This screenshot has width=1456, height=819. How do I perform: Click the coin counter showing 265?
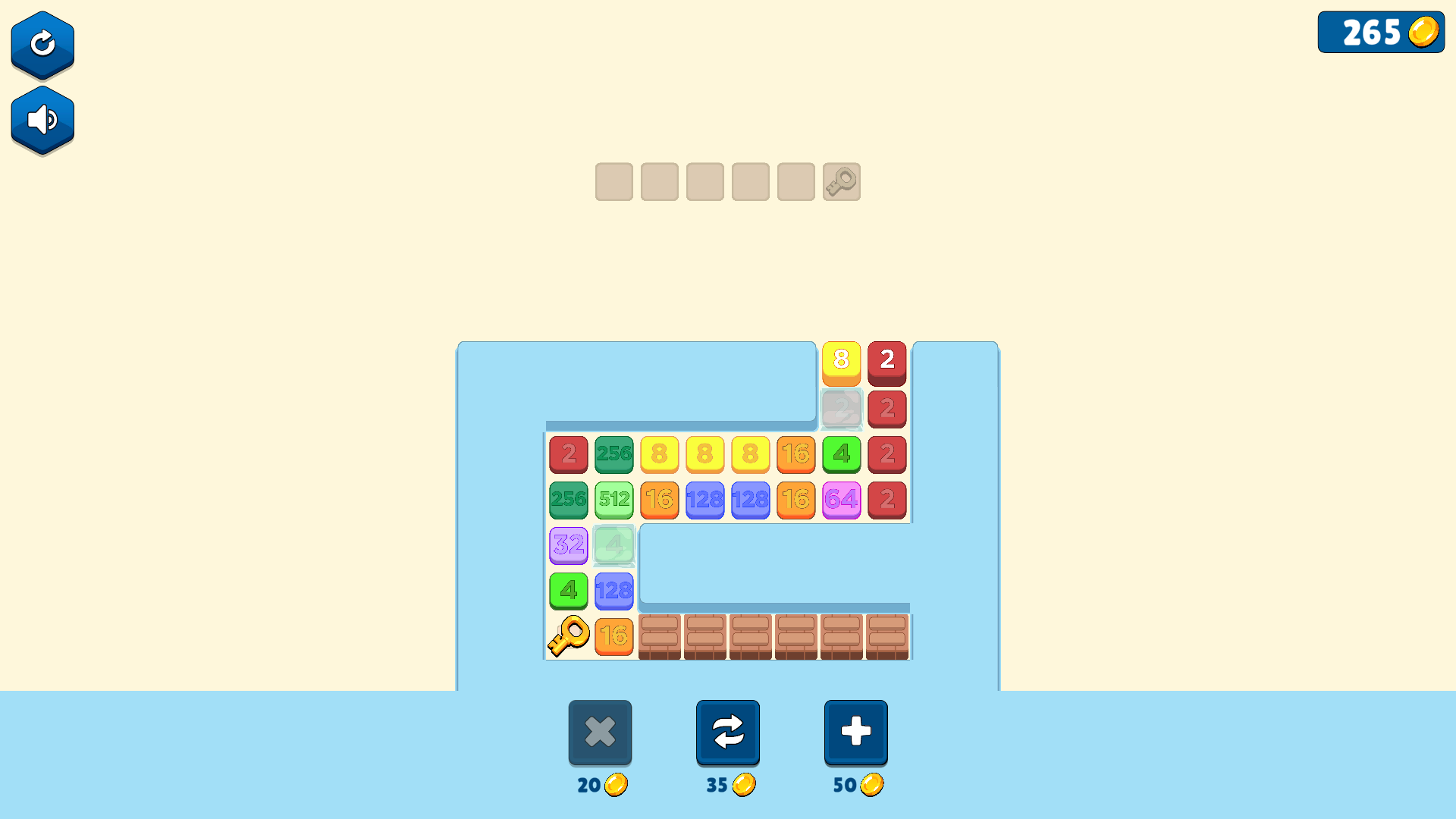pyautogui.click(x=1380, y=32)
